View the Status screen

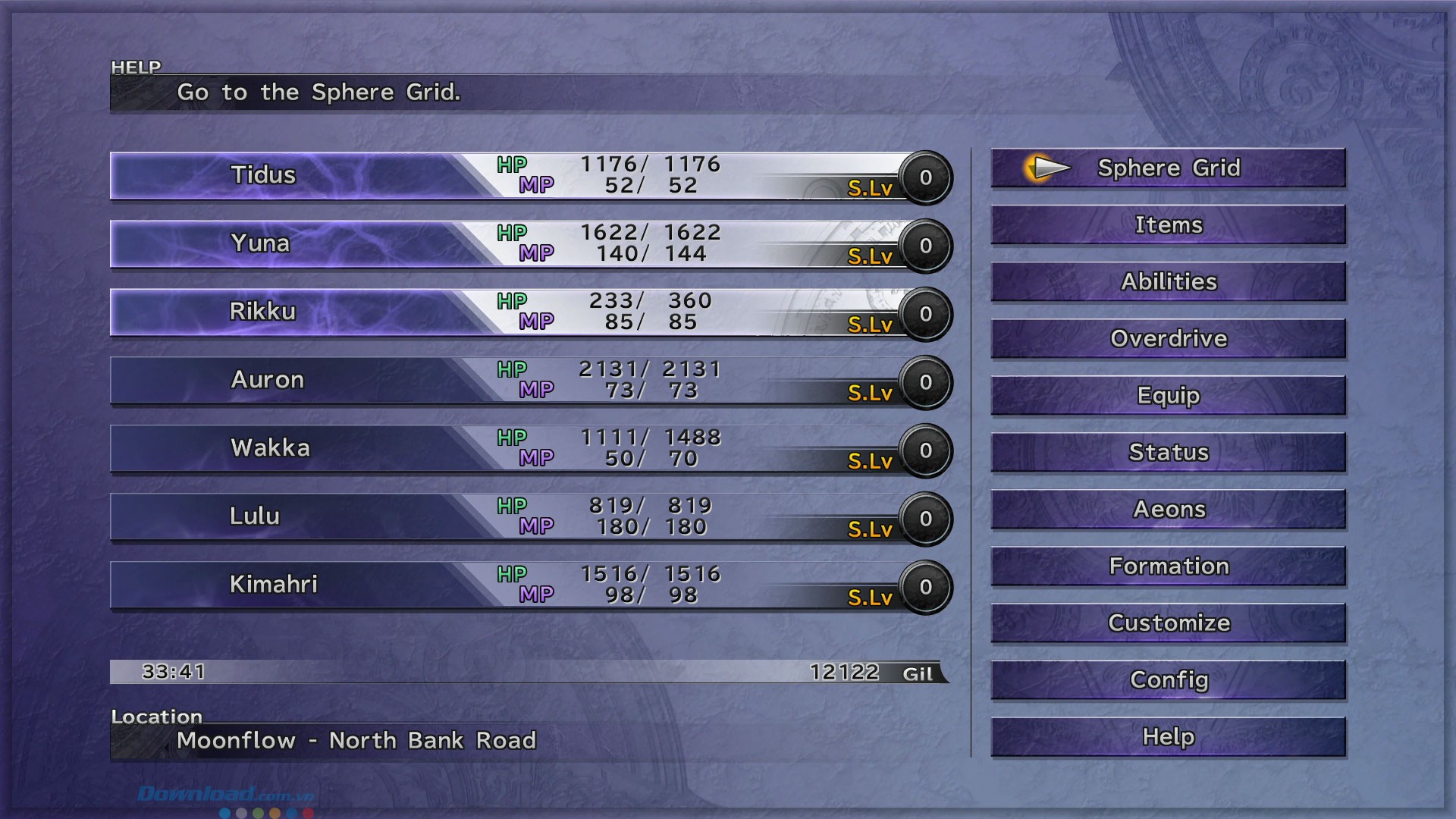pyautogui.click(x=1168, y=452)
